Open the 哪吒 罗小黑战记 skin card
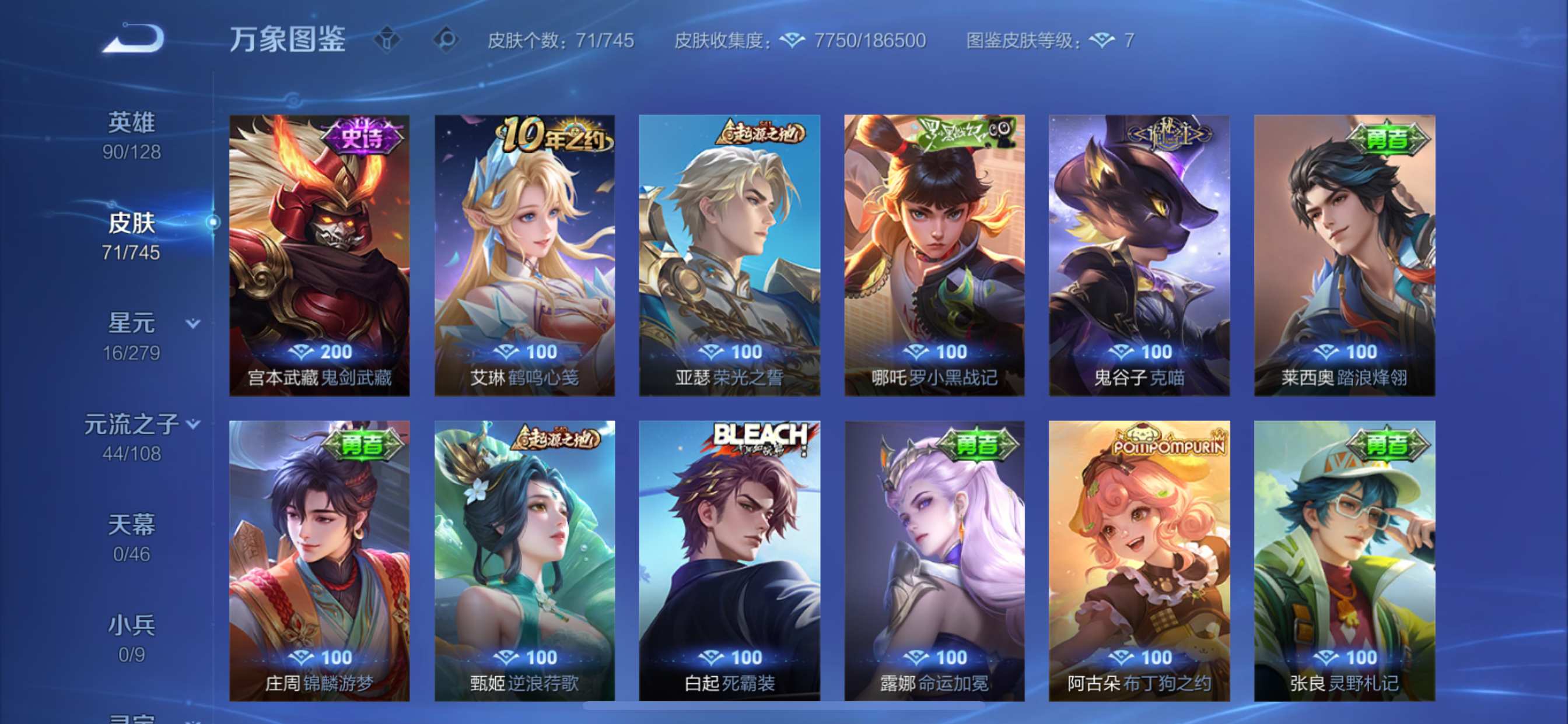The width and height of the screenshot is (1568, 724). tap(934, 255)
